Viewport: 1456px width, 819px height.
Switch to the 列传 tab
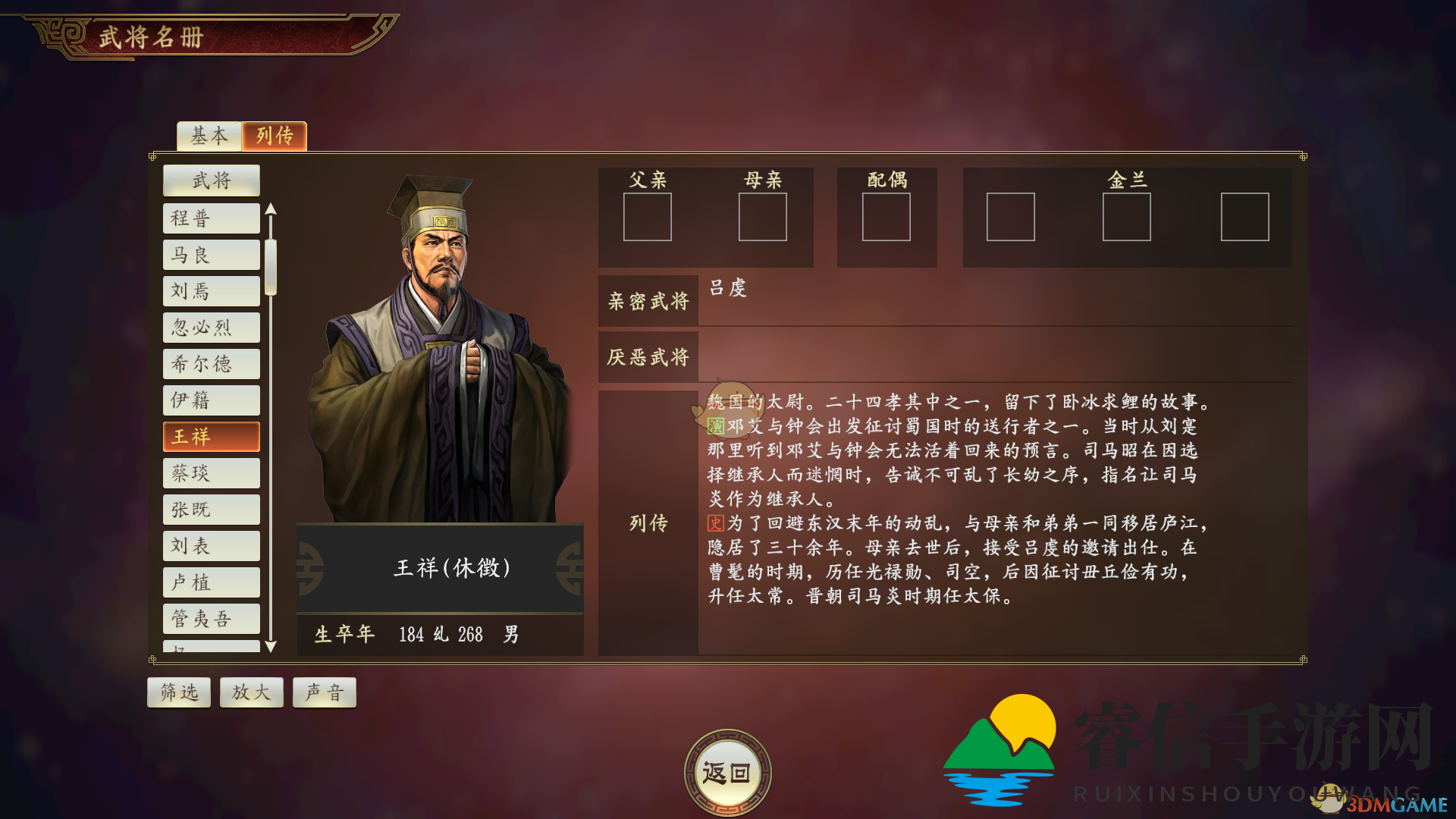tap(275, 136)
